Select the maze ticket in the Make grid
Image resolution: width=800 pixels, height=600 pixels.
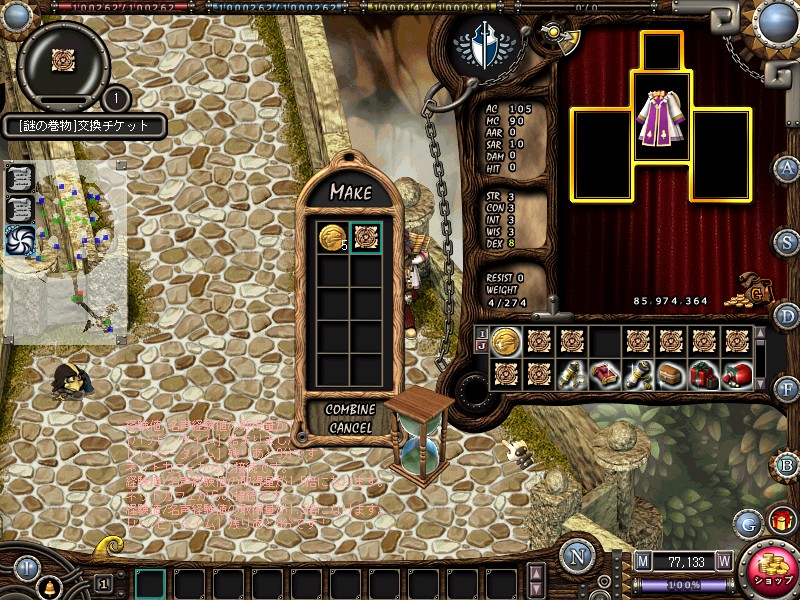pos(366,238)
